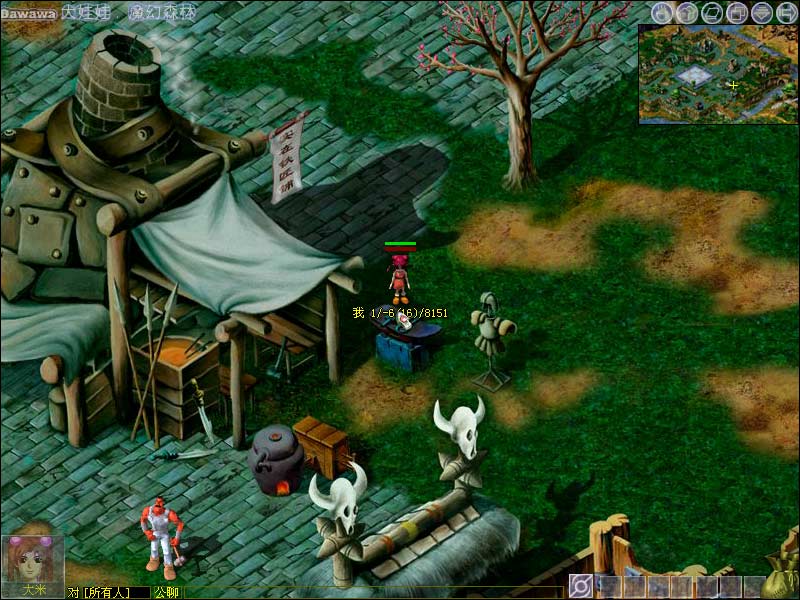
Task: Click the downward triangle round icon
Action: pos(762,13)
